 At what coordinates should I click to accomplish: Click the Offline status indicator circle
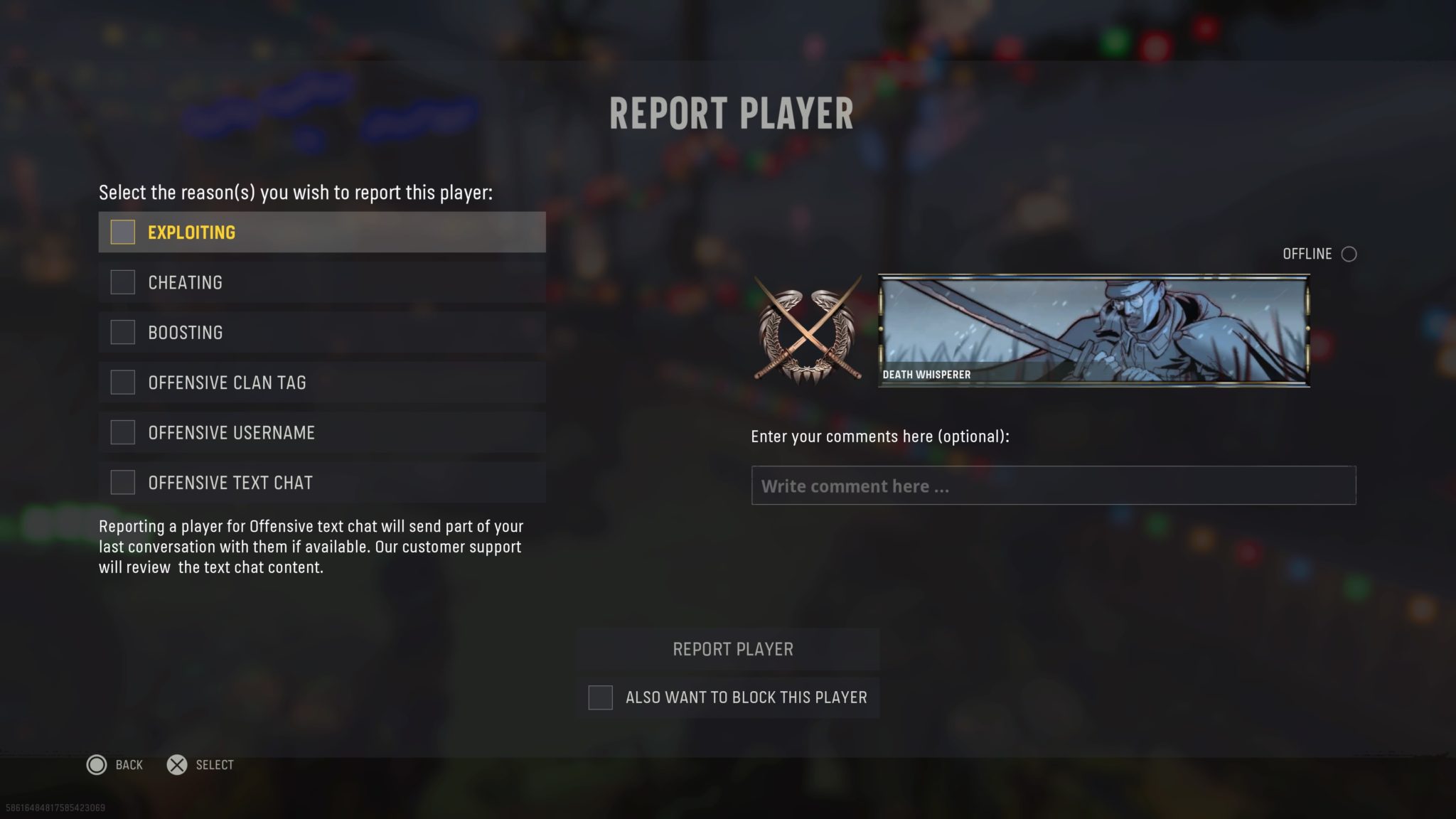[1348, 254]
